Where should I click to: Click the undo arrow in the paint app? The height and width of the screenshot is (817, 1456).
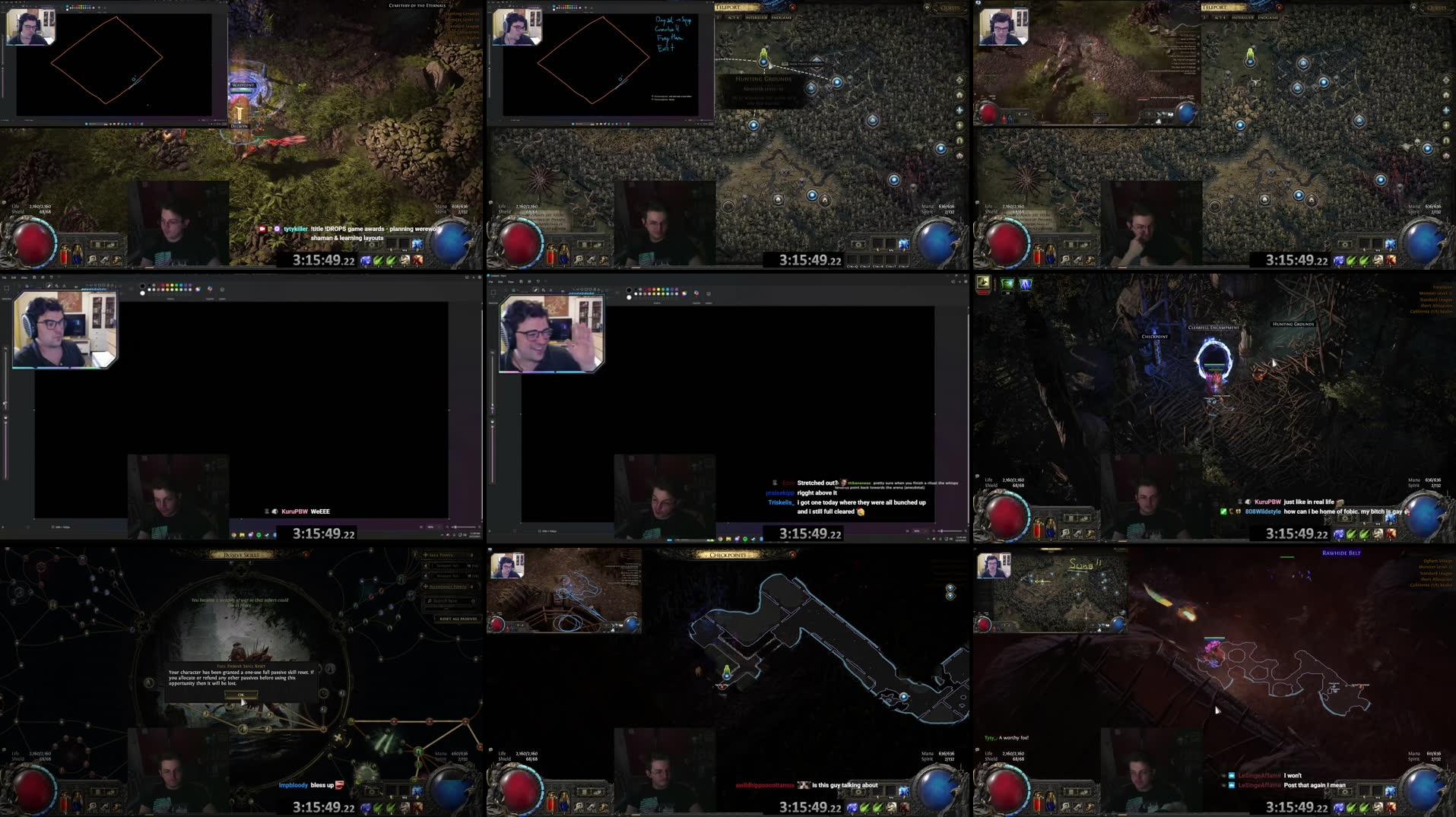pos(538,281)
